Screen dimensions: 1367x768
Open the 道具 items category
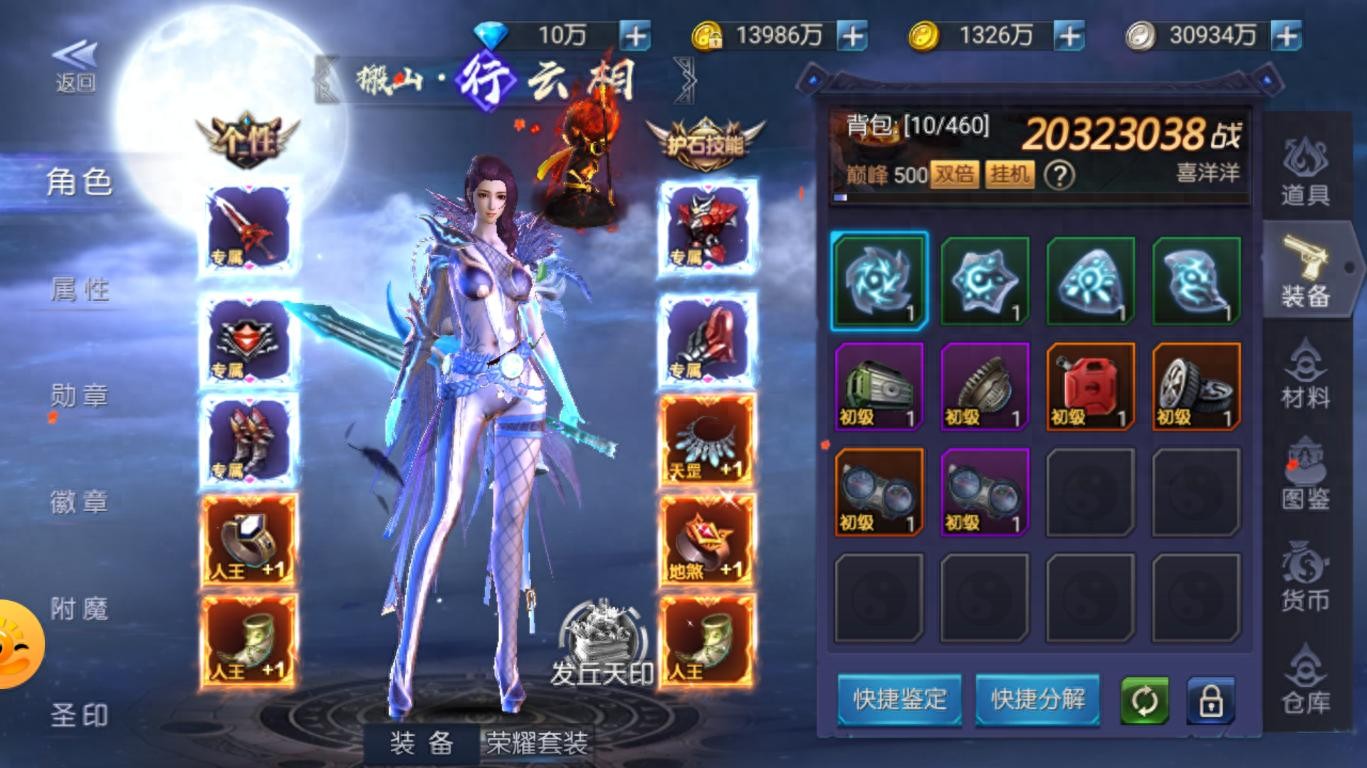point(1305,172)
